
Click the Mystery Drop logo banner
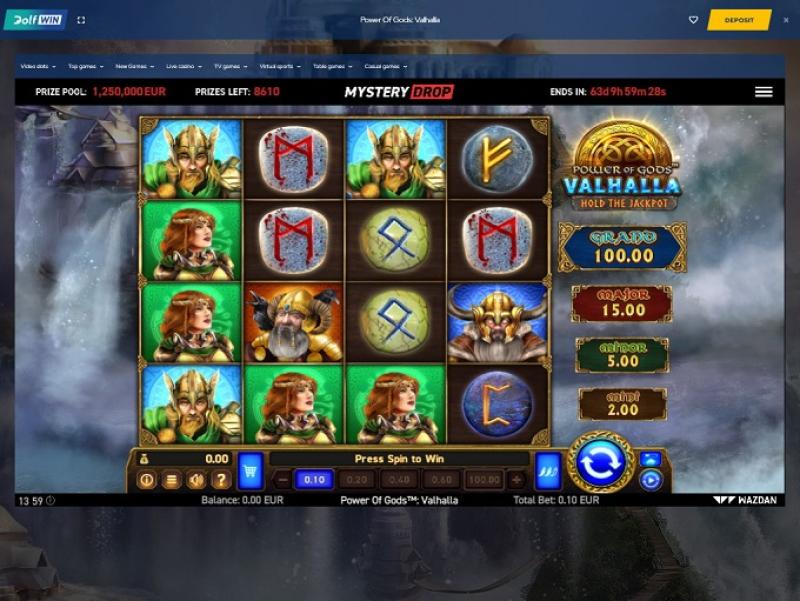click(399, 92)
